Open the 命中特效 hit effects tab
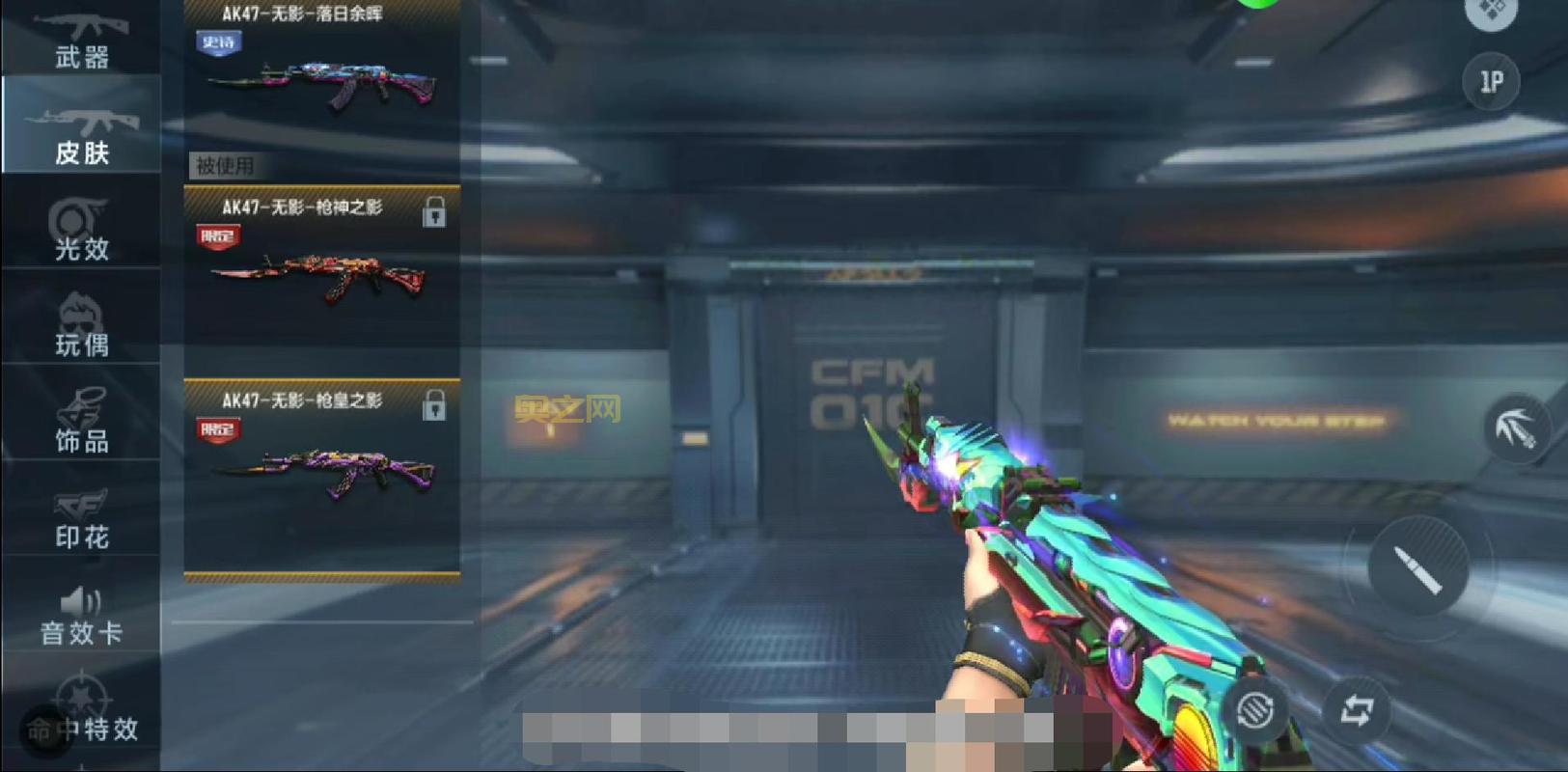 coord(81,719)
